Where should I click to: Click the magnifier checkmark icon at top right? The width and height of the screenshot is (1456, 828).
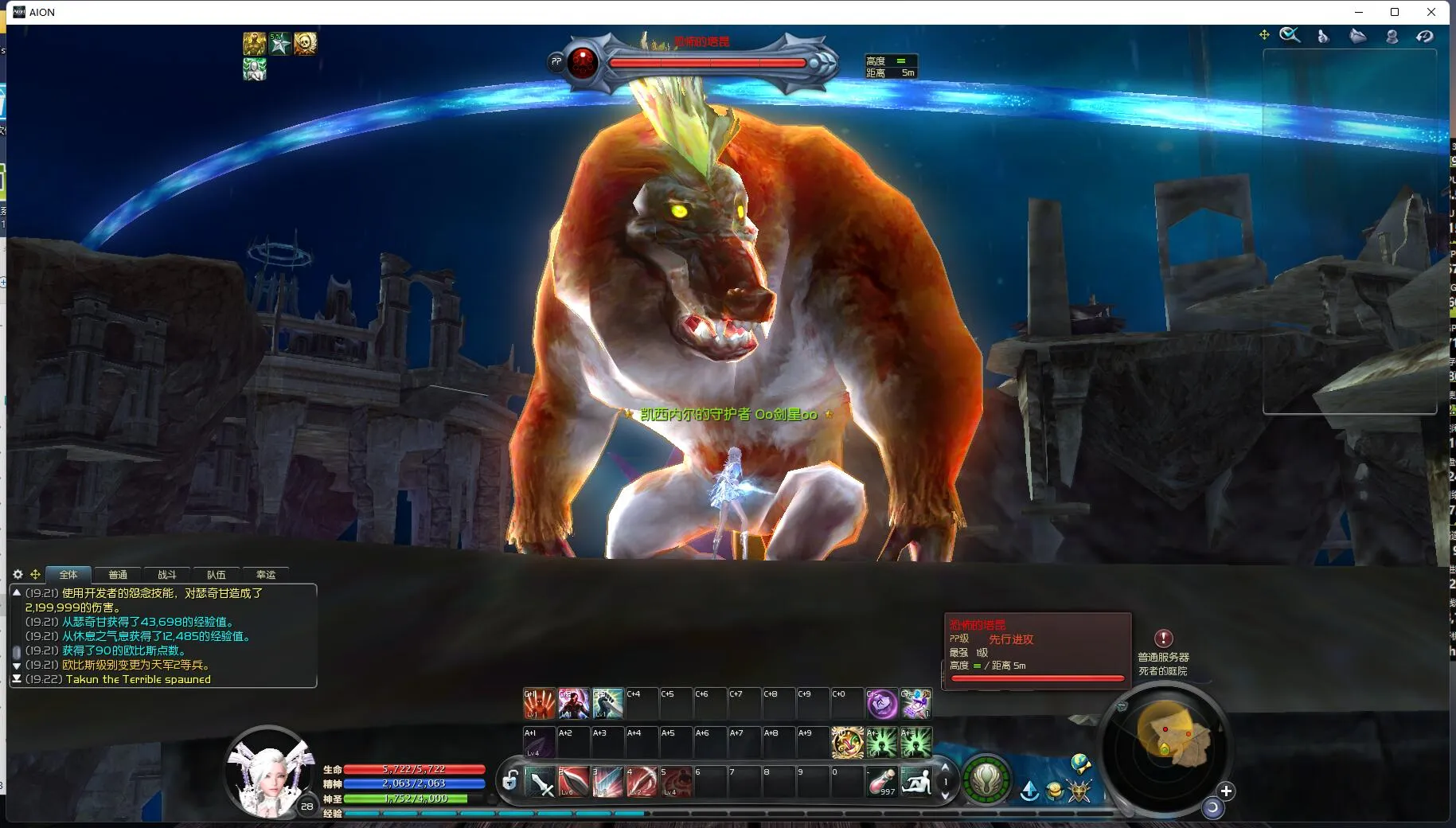pos(1290,35)
